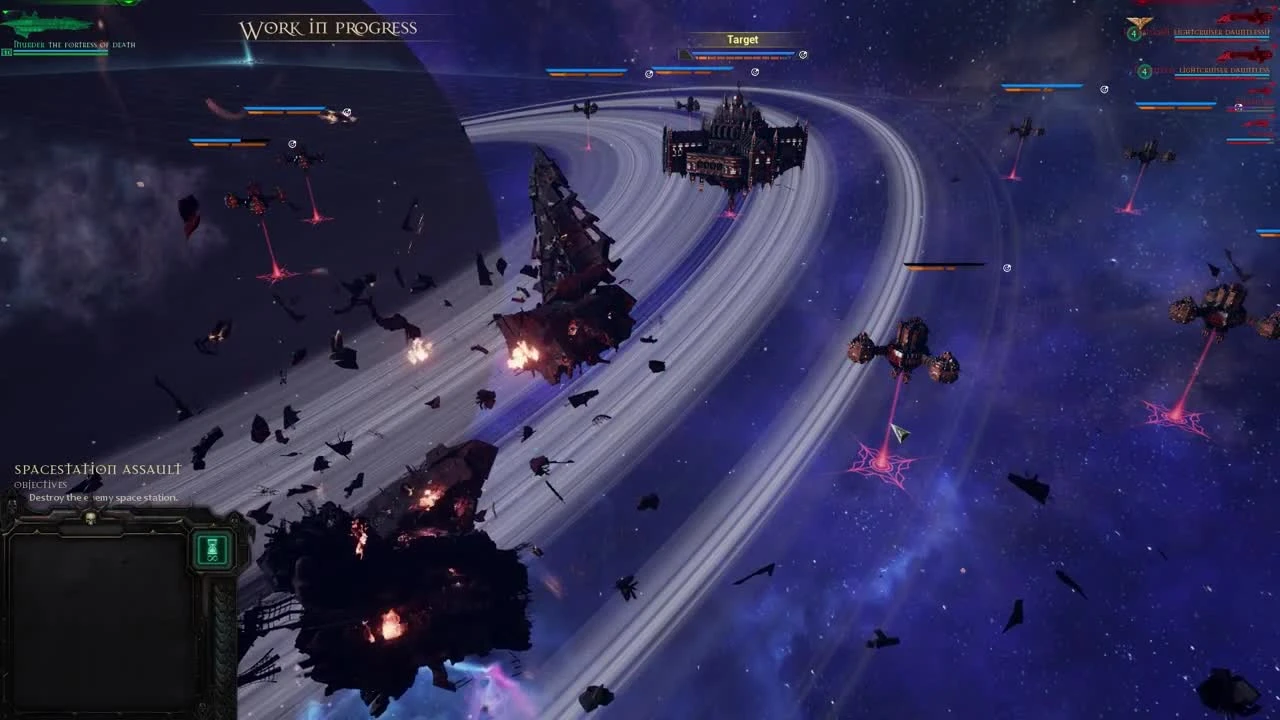Click the level 10 badge next to the fleet health bar
This screenshot has height=720, width=1280.
click(7, 50)
